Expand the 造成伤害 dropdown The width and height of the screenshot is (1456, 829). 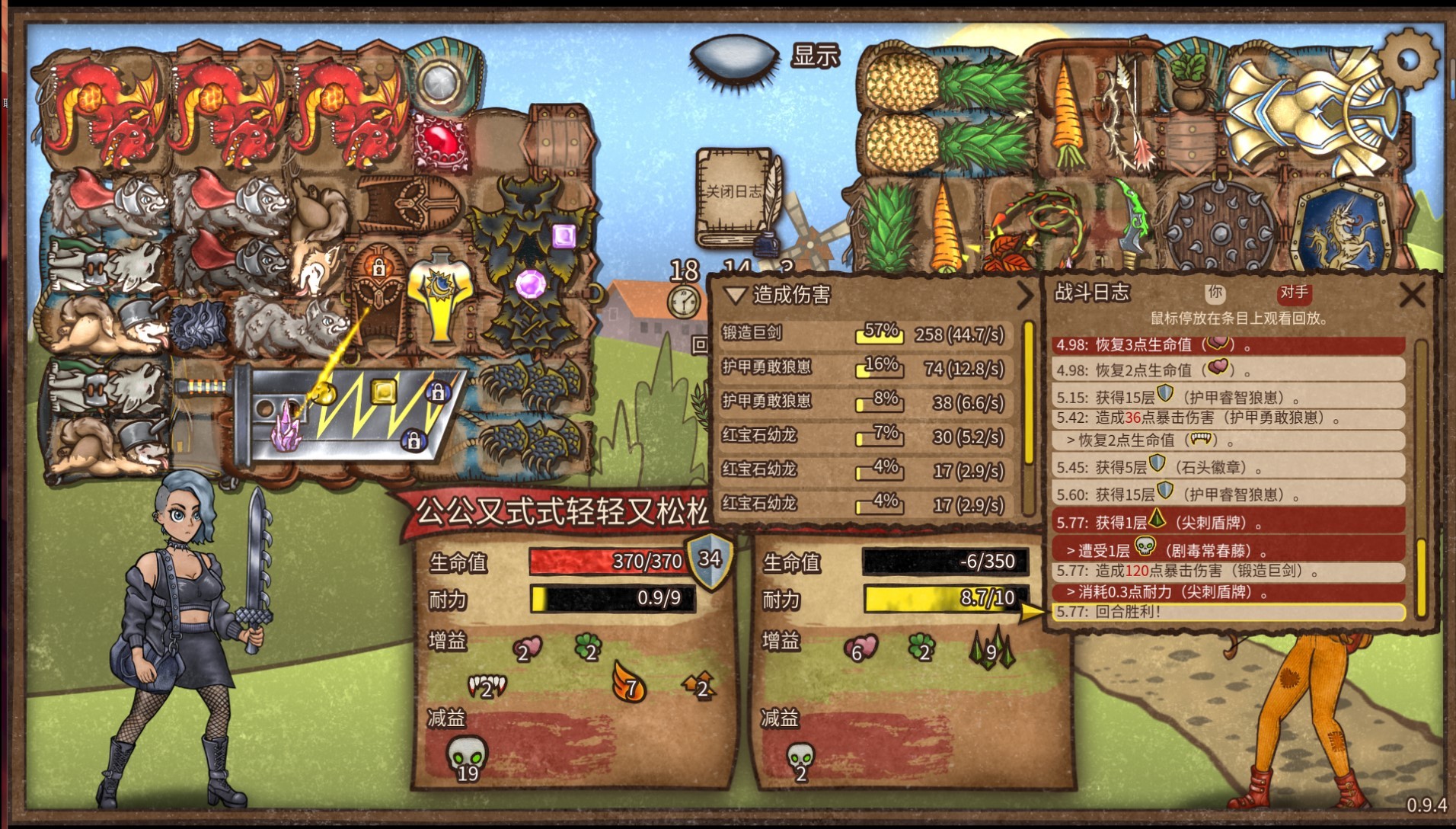tap(736, 295)
